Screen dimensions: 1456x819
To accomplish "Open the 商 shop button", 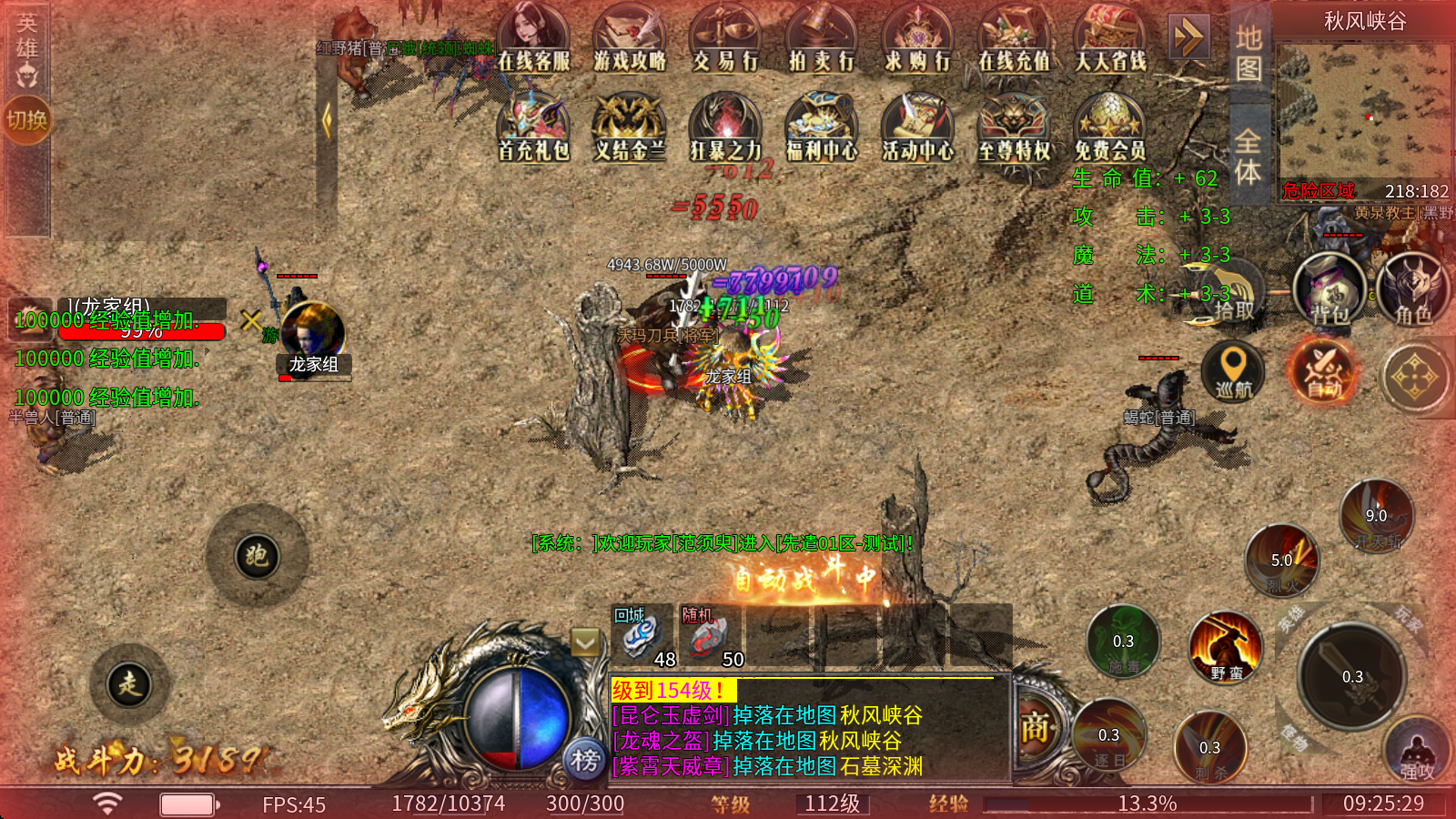I will pyautogui.click(x=1035, y=728).
